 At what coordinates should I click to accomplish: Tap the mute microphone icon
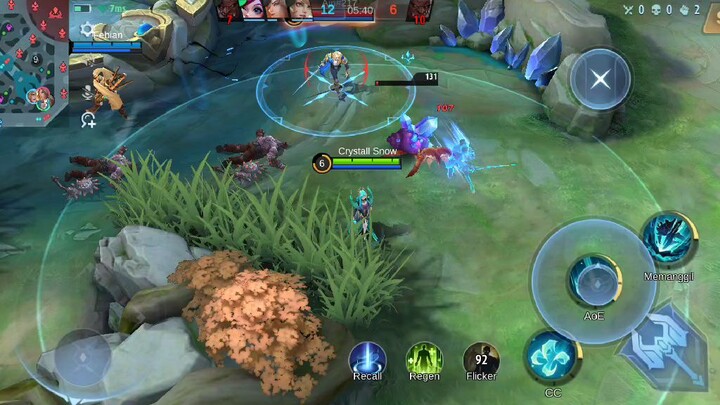click(x=88, y=92)
